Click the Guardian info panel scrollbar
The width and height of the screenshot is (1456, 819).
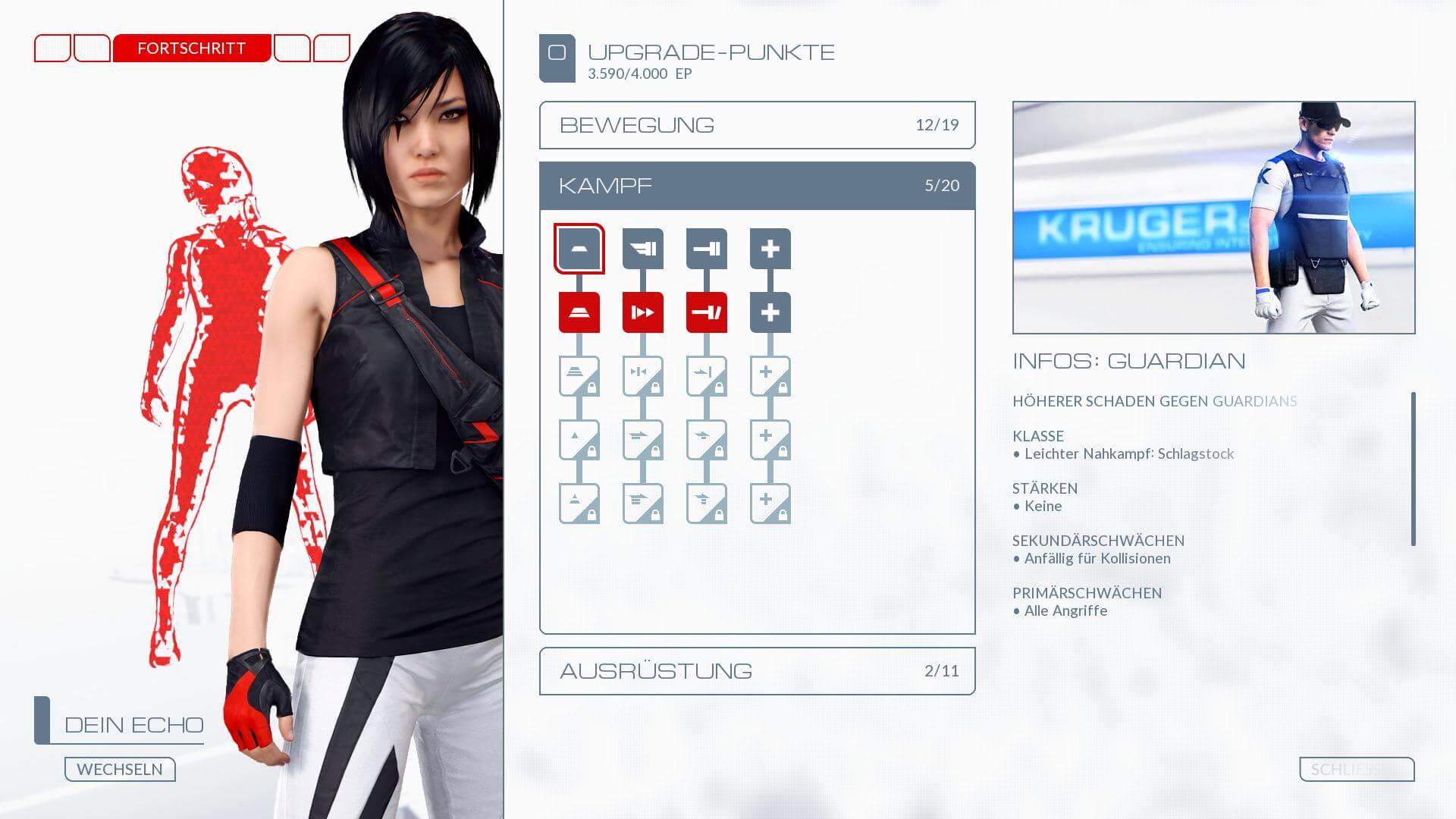point(1413,469)
